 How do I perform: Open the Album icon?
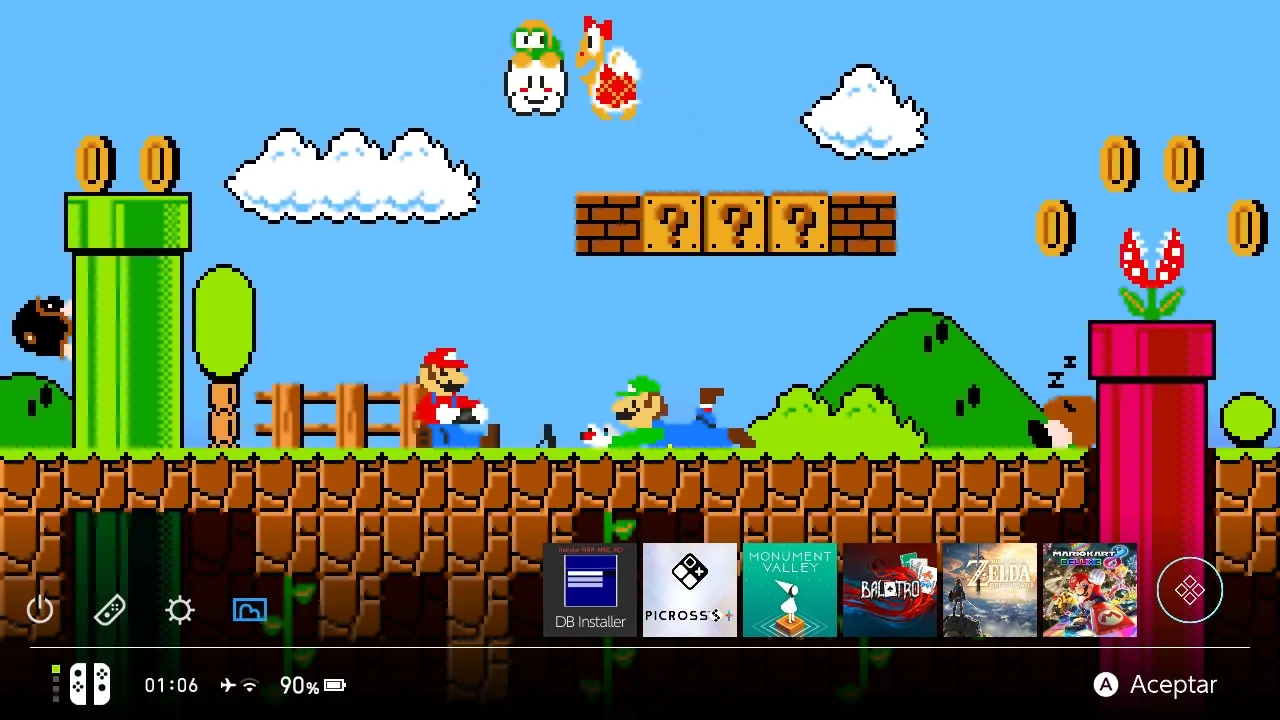(x=249, y=610)
